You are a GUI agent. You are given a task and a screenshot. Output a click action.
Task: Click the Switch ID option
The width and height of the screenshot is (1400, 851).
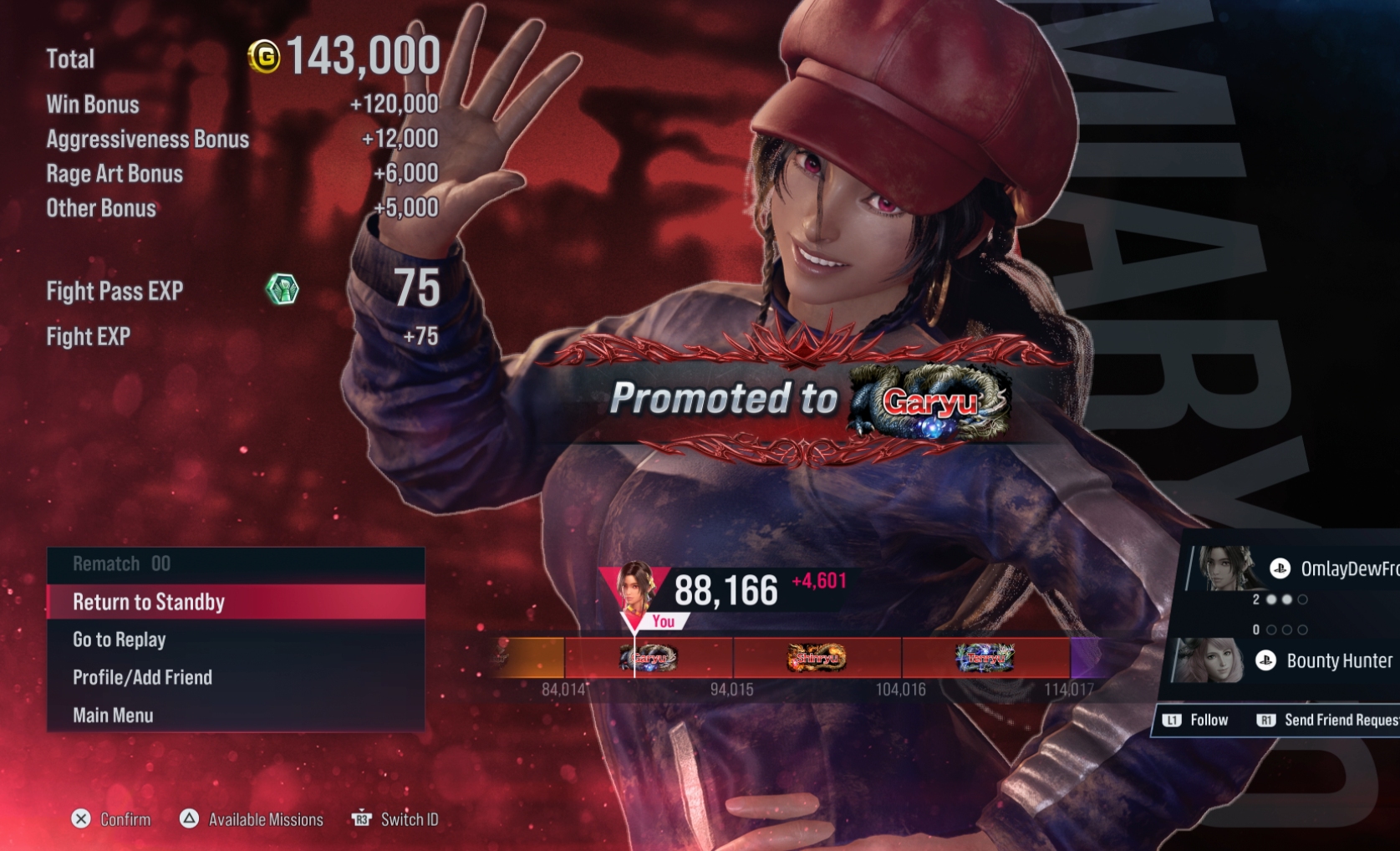395,819
